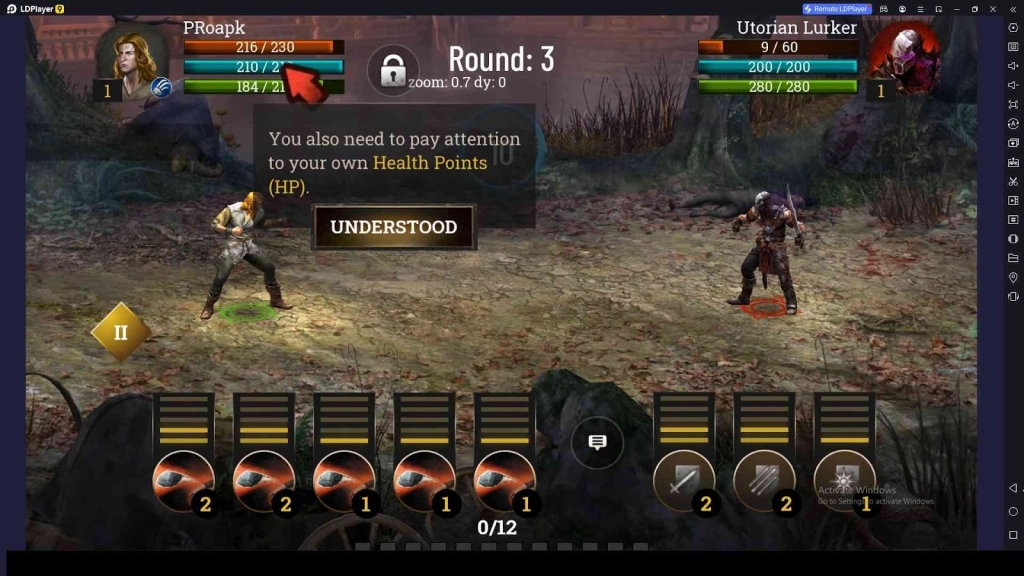Pause the battle with the gold diamond
This screenshot has width=1024, height=576.
pos(120,332)
